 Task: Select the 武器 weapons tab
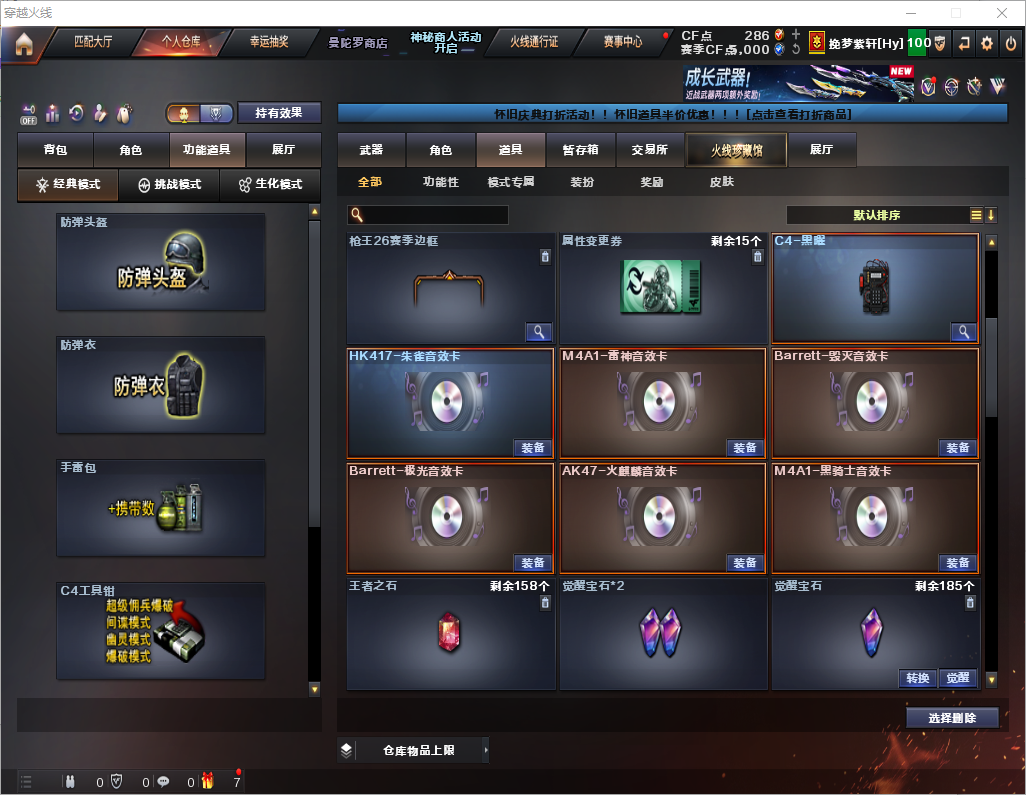point(371,150)
